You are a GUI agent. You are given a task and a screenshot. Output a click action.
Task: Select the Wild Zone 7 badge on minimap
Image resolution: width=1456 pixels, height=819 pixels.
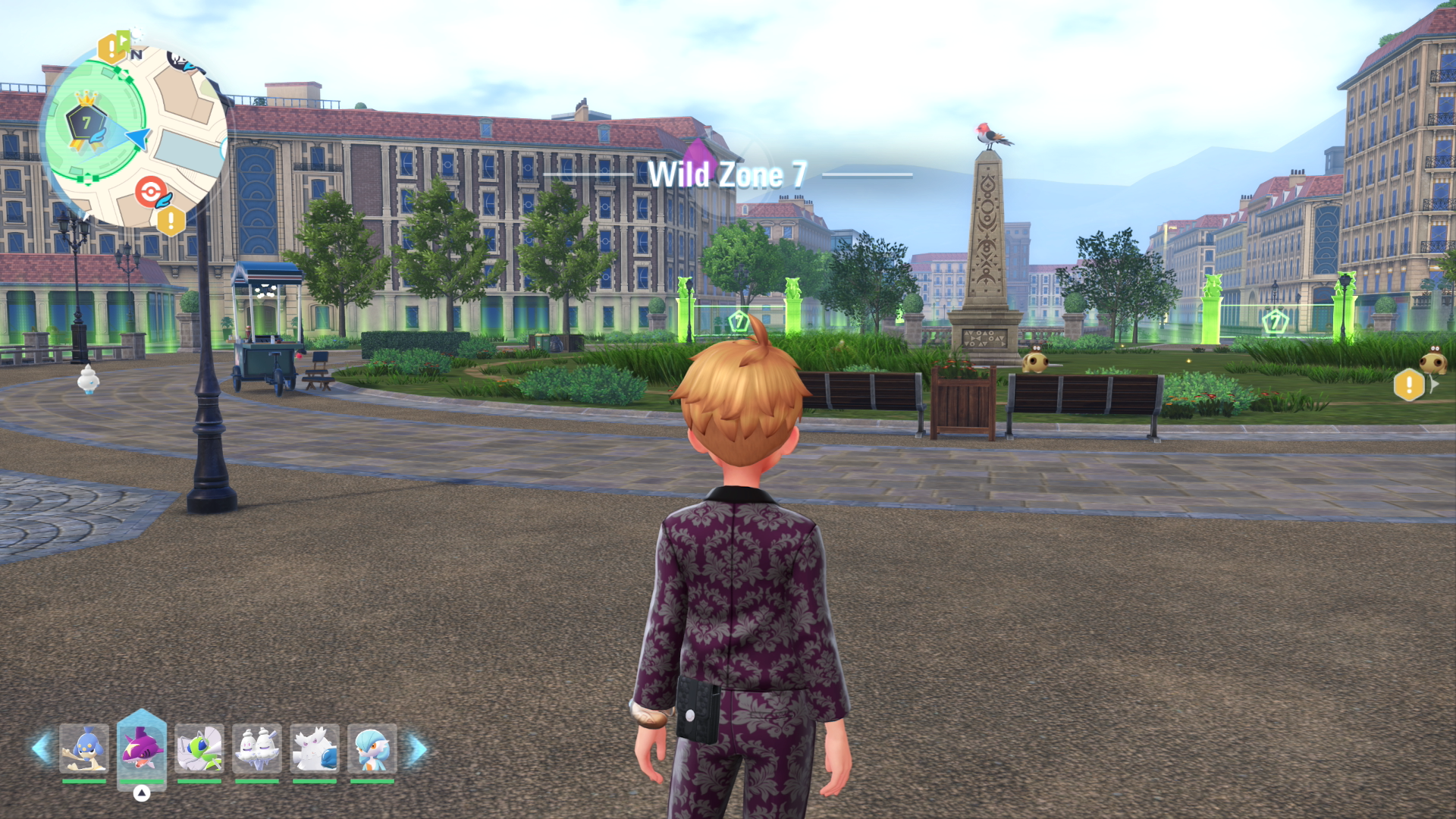pyautogui.click(x=86, y=121)
